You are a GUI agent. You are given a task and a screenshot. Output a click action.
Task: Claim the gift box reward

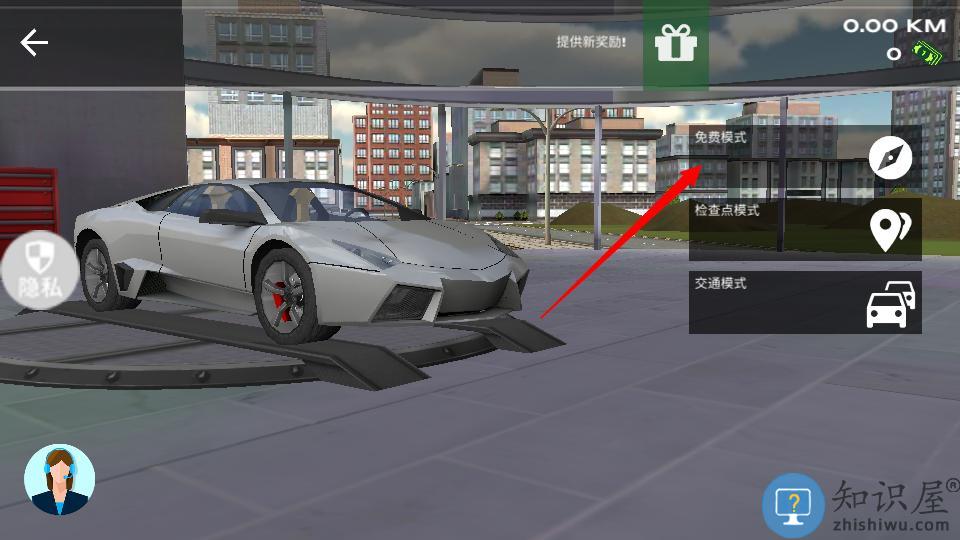click(675, 43)
